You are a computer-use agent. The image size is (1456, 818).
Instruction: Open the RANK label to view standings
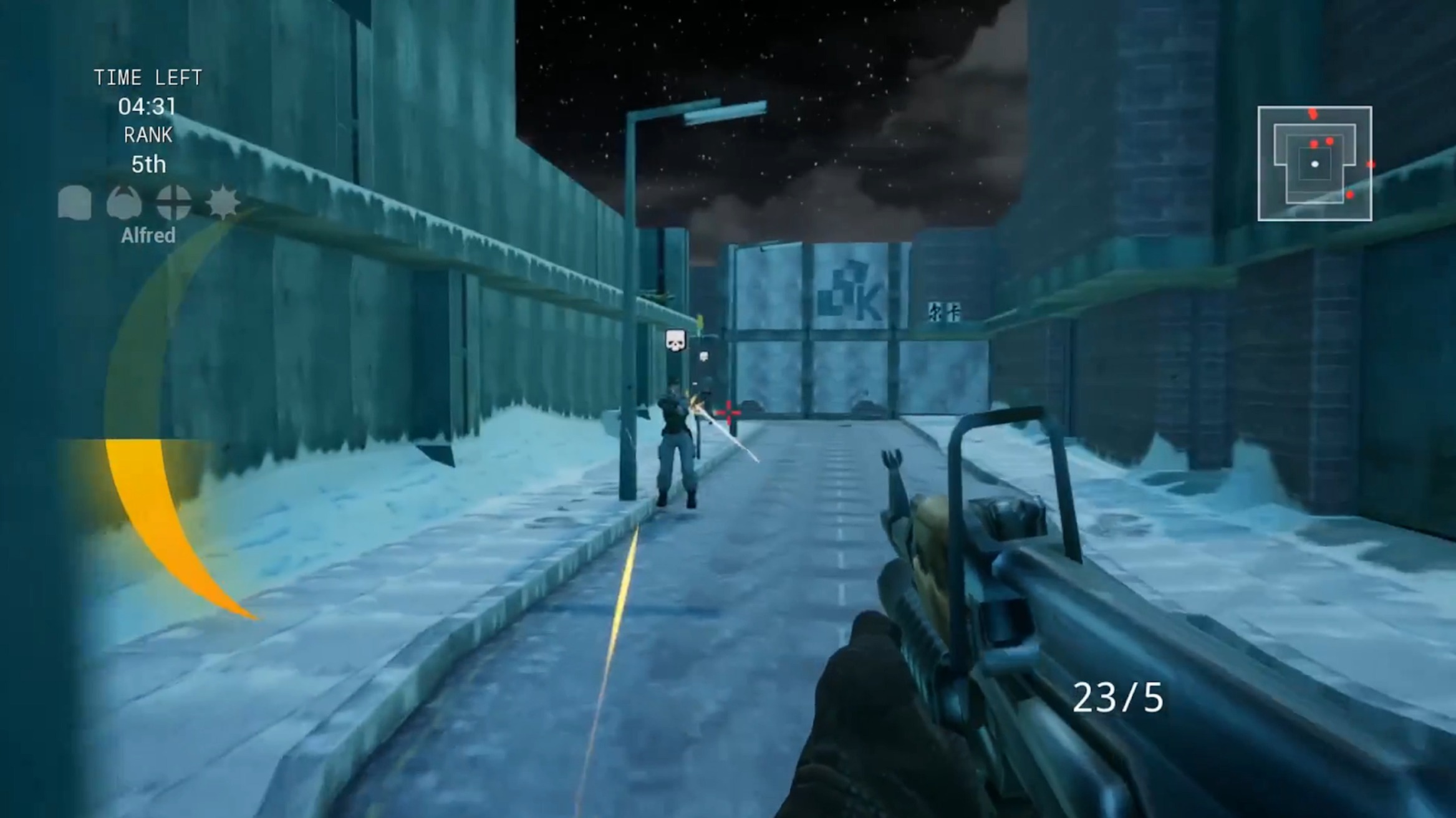tap(148, 133)
